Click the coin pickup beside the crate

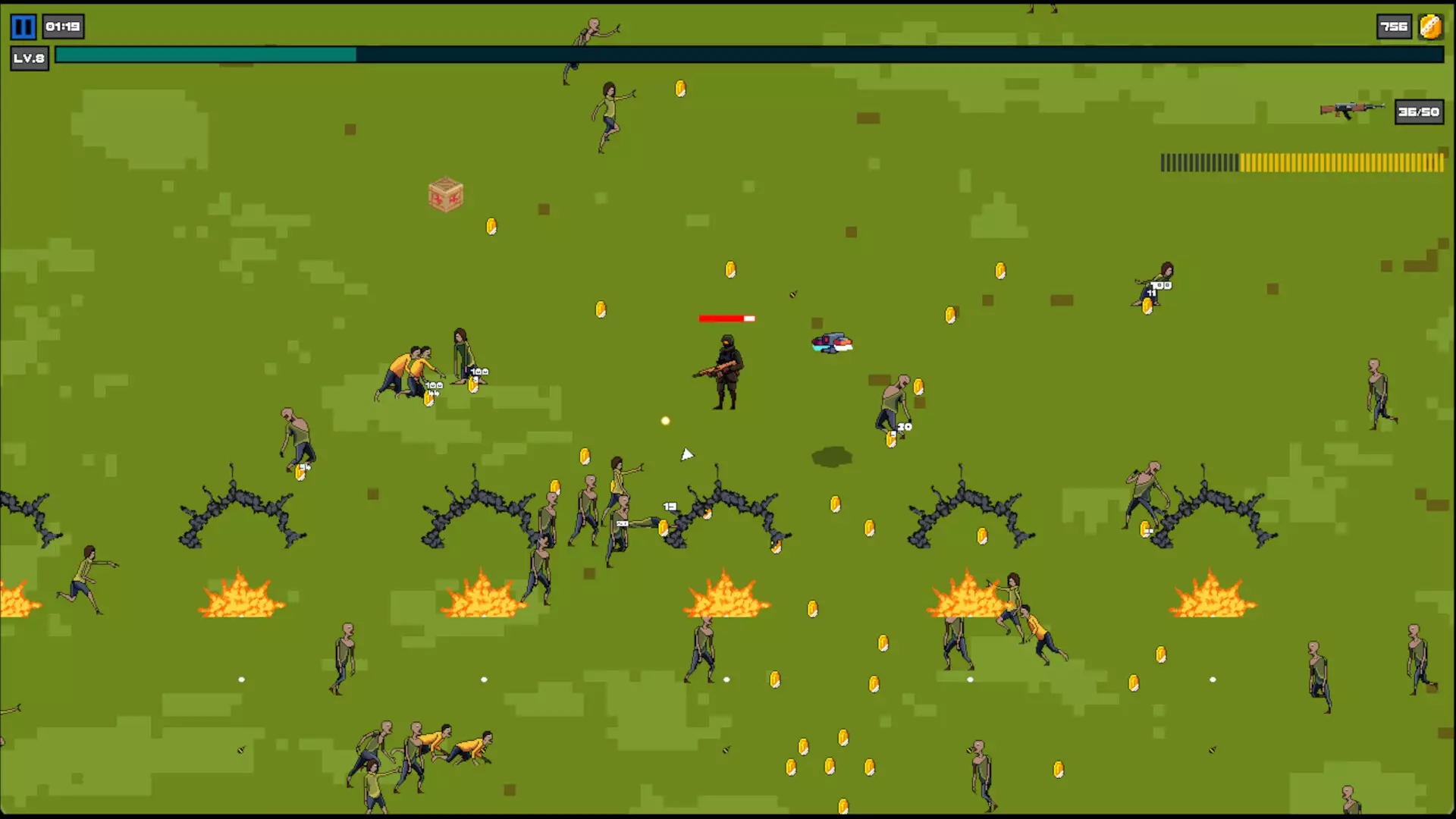(x=491, y=226)
